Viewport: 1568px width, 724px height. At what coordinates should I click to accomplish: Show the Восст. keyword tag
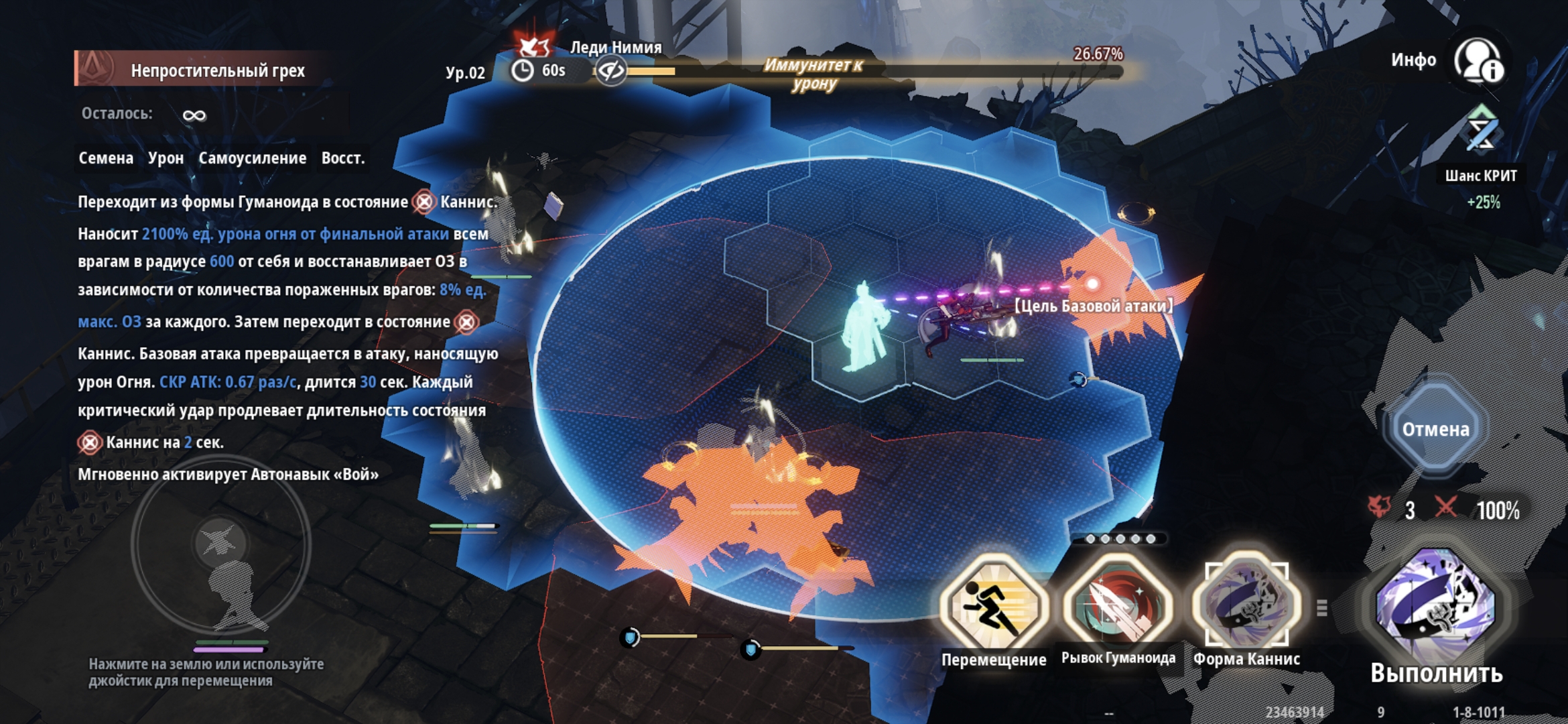pos(343,158)
